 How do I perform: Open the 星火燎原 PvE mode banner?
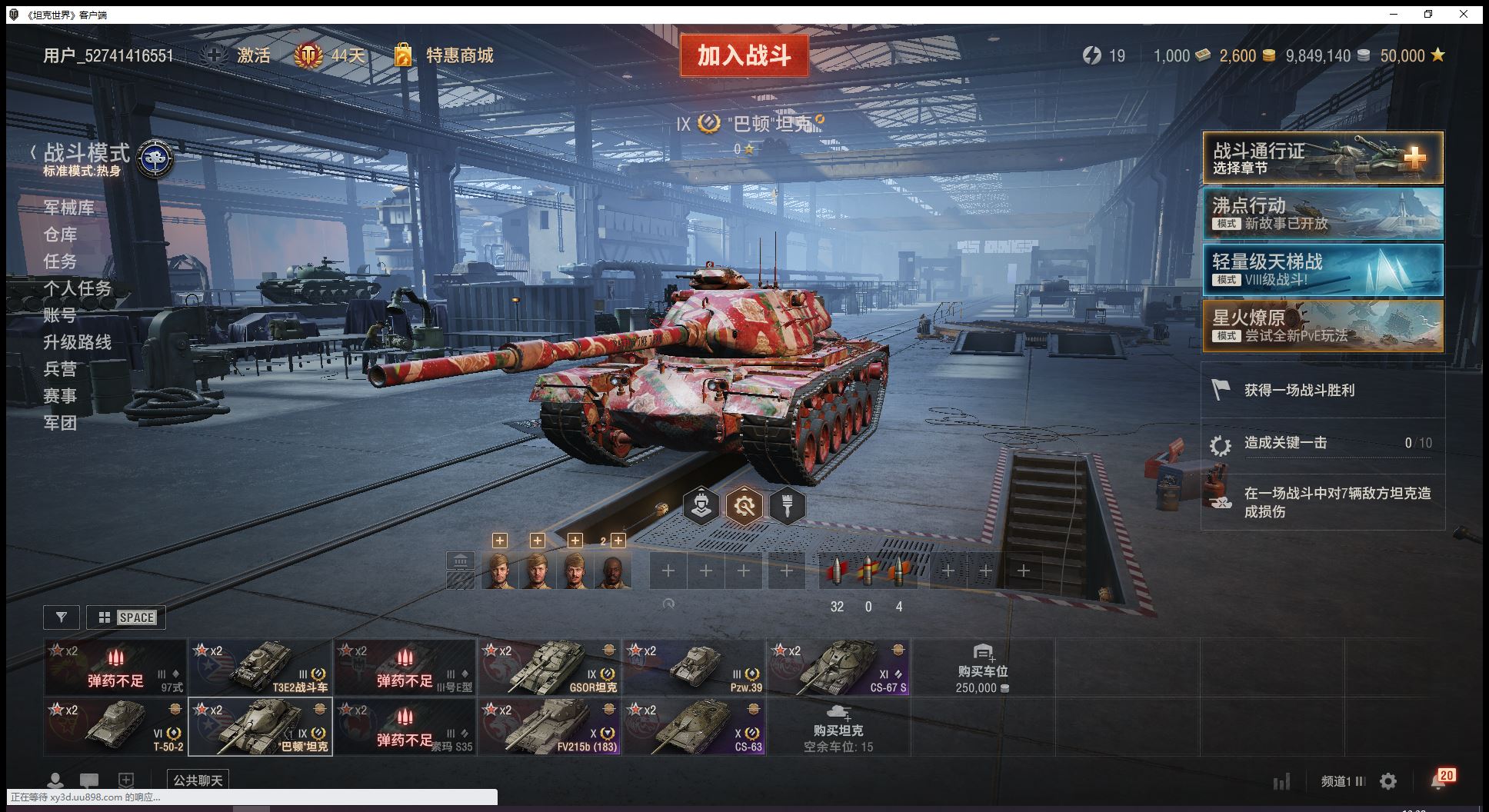click(1322, 326)
